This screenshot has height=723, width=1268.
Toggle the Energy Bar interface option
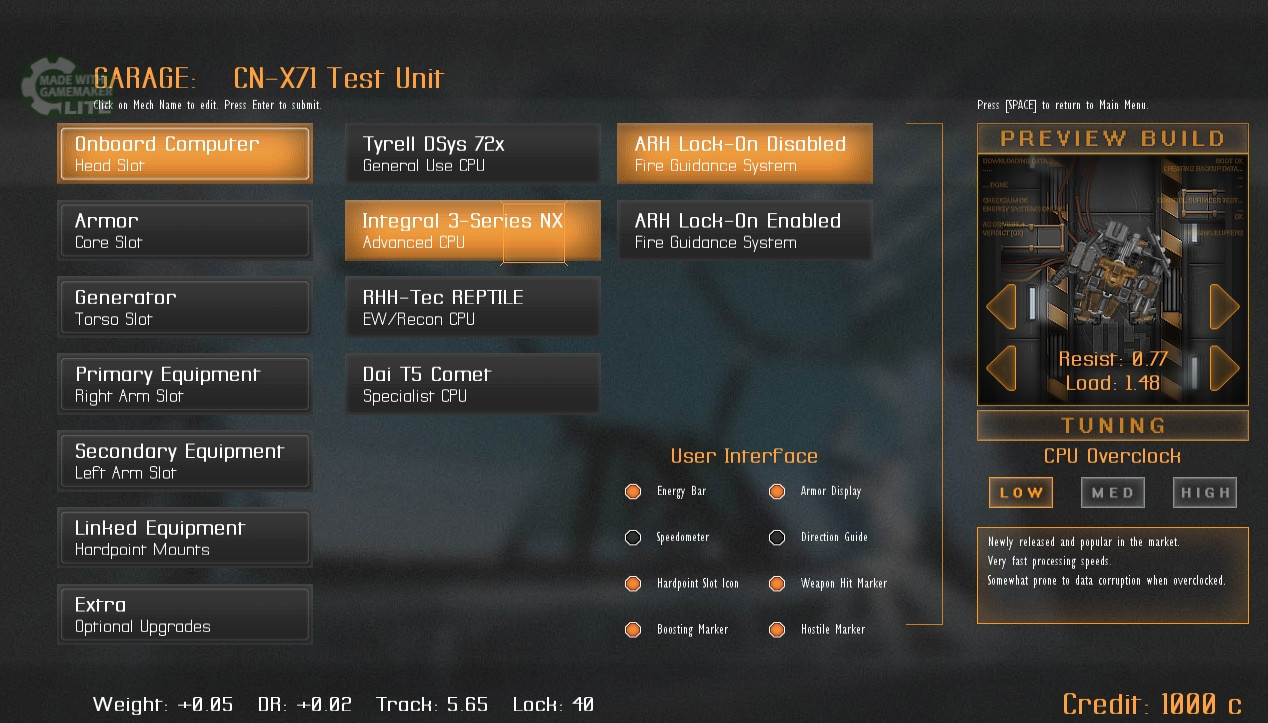pos(633,491)
